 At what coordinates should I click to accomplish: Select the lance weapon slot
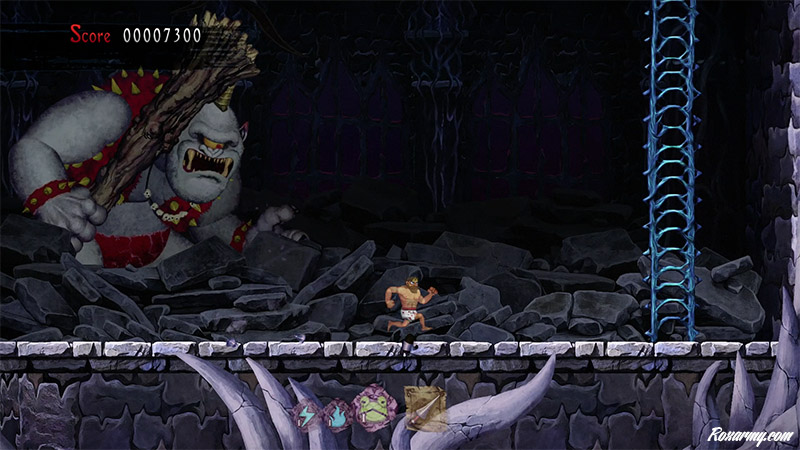tap(425, 407)
